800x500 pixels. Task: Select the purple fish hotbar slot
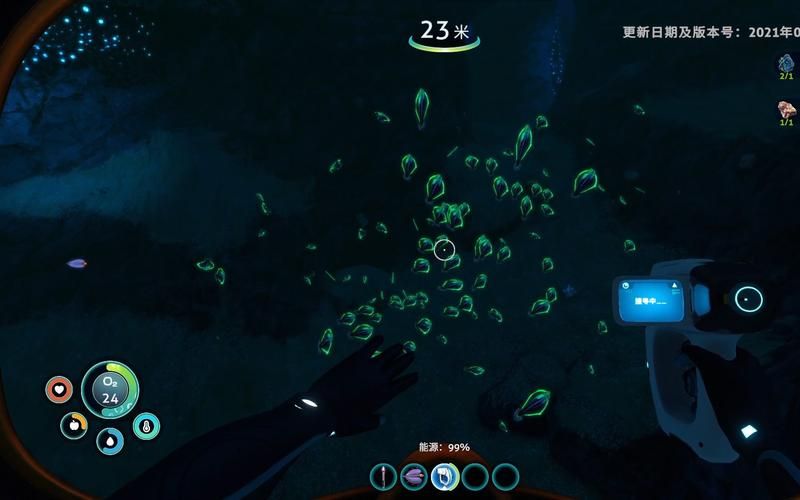click(x=413, y=477)
